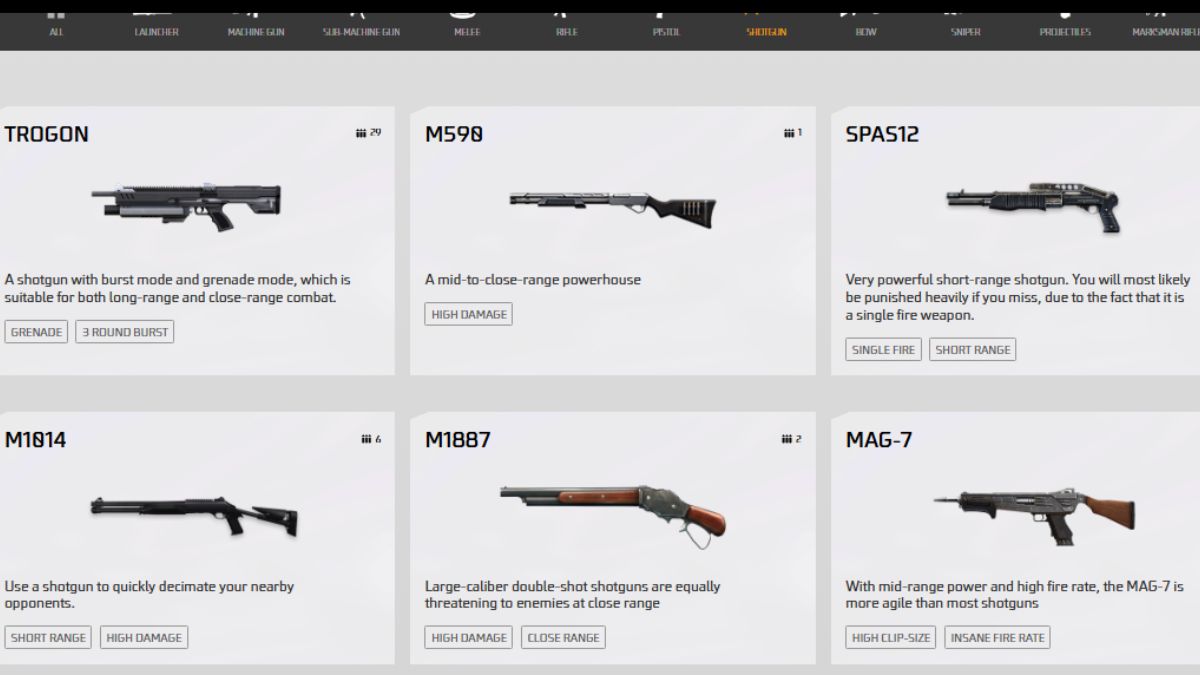Click the Grenade tag on Trogon
The height and width of the screenshot is (675, 1200).
click(x=37, y=332)
